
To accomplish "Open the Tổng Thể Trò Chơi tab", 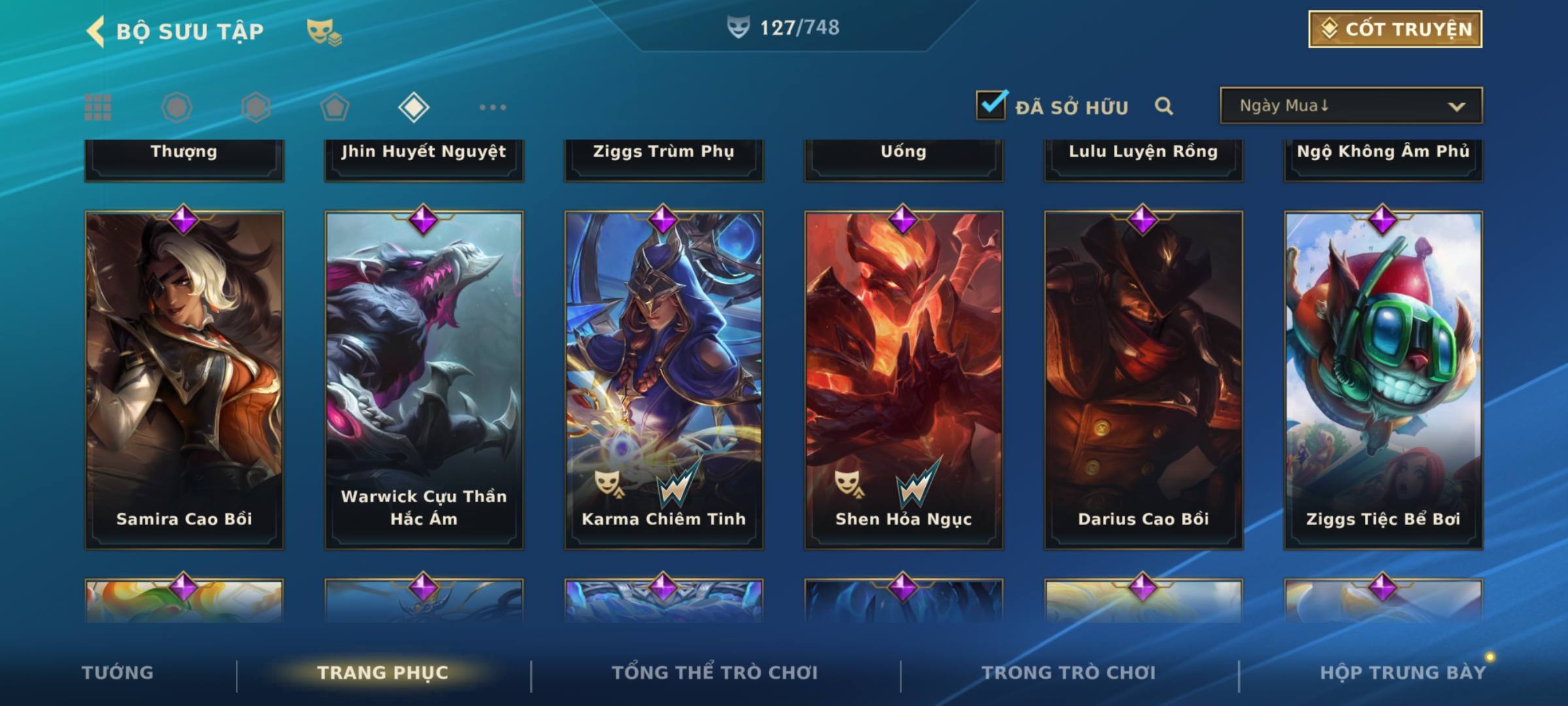I will [715, 673].
